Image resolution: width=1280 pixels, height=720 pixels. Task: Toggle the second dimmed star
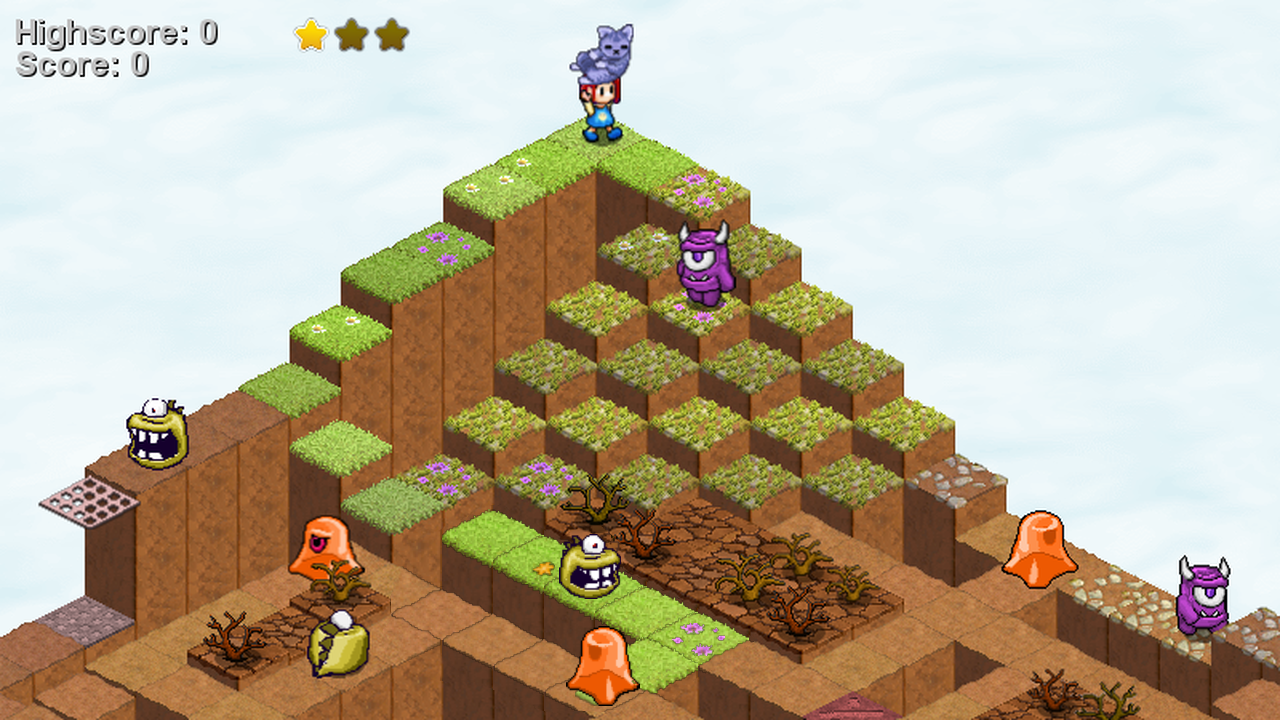351,35
